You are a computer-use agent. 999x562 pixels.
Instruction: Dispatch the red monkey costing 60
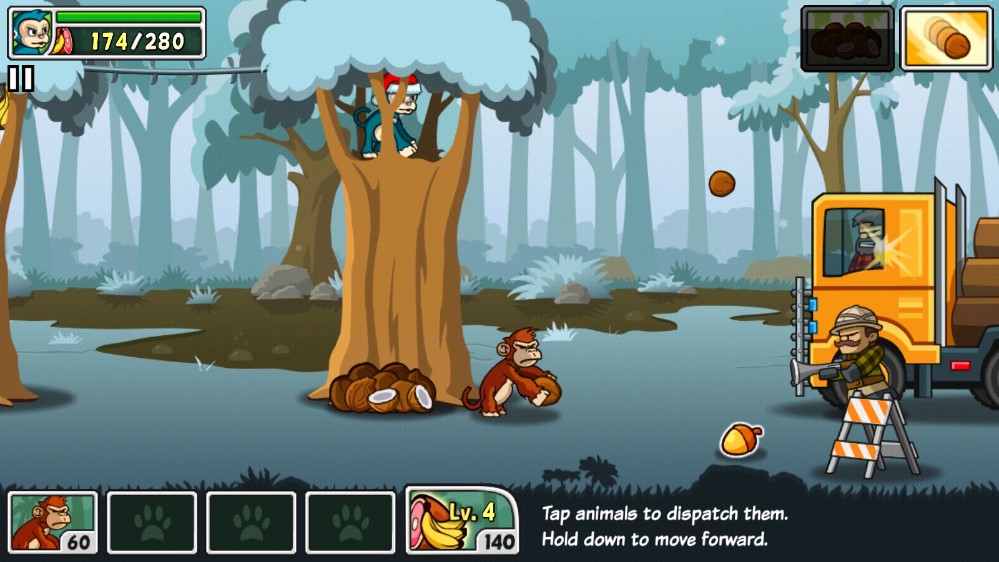click(x=53, y=522)
